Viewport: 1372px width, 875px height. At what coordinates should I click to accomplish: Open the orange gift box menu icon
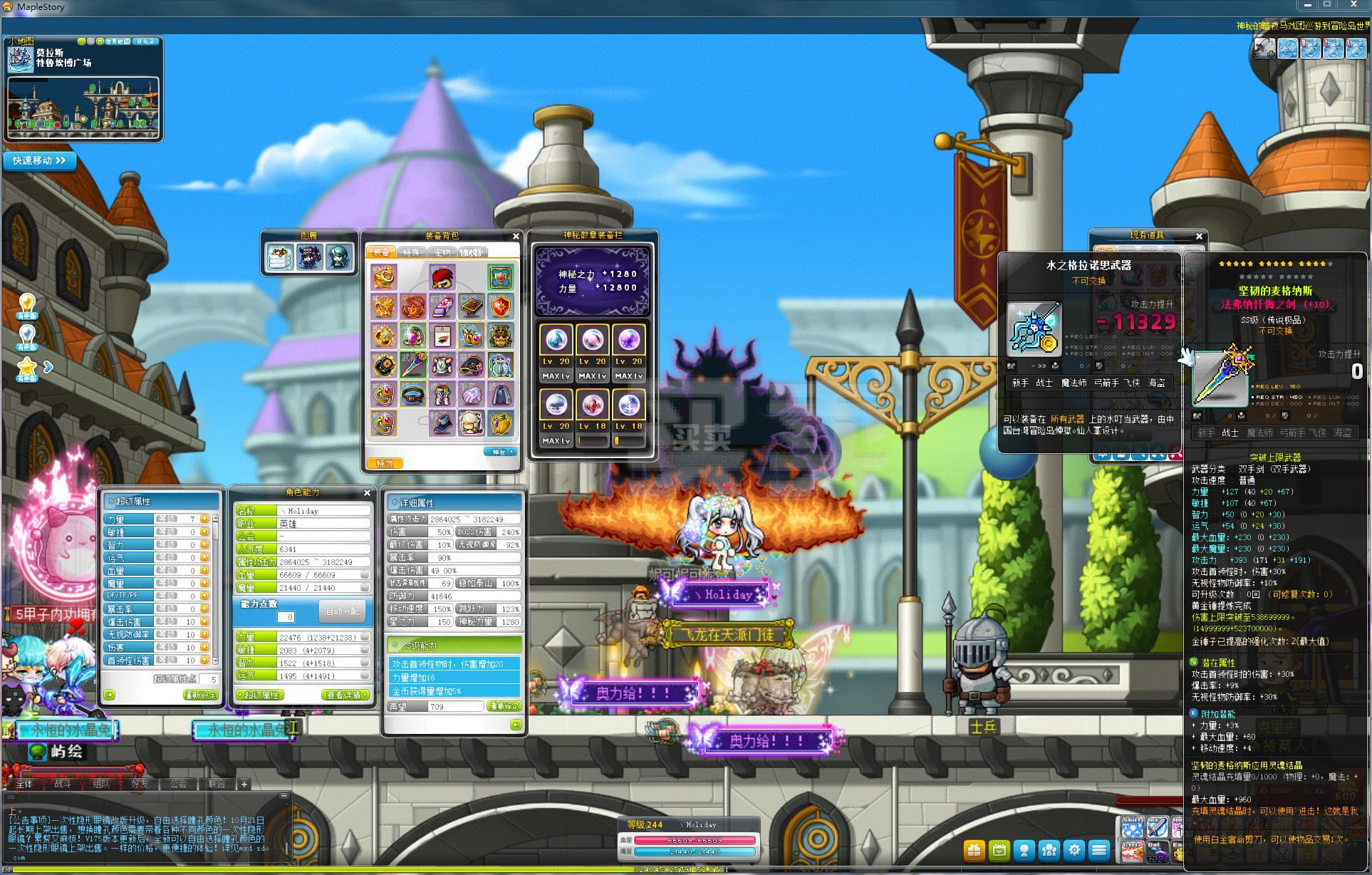pos(974,849)
